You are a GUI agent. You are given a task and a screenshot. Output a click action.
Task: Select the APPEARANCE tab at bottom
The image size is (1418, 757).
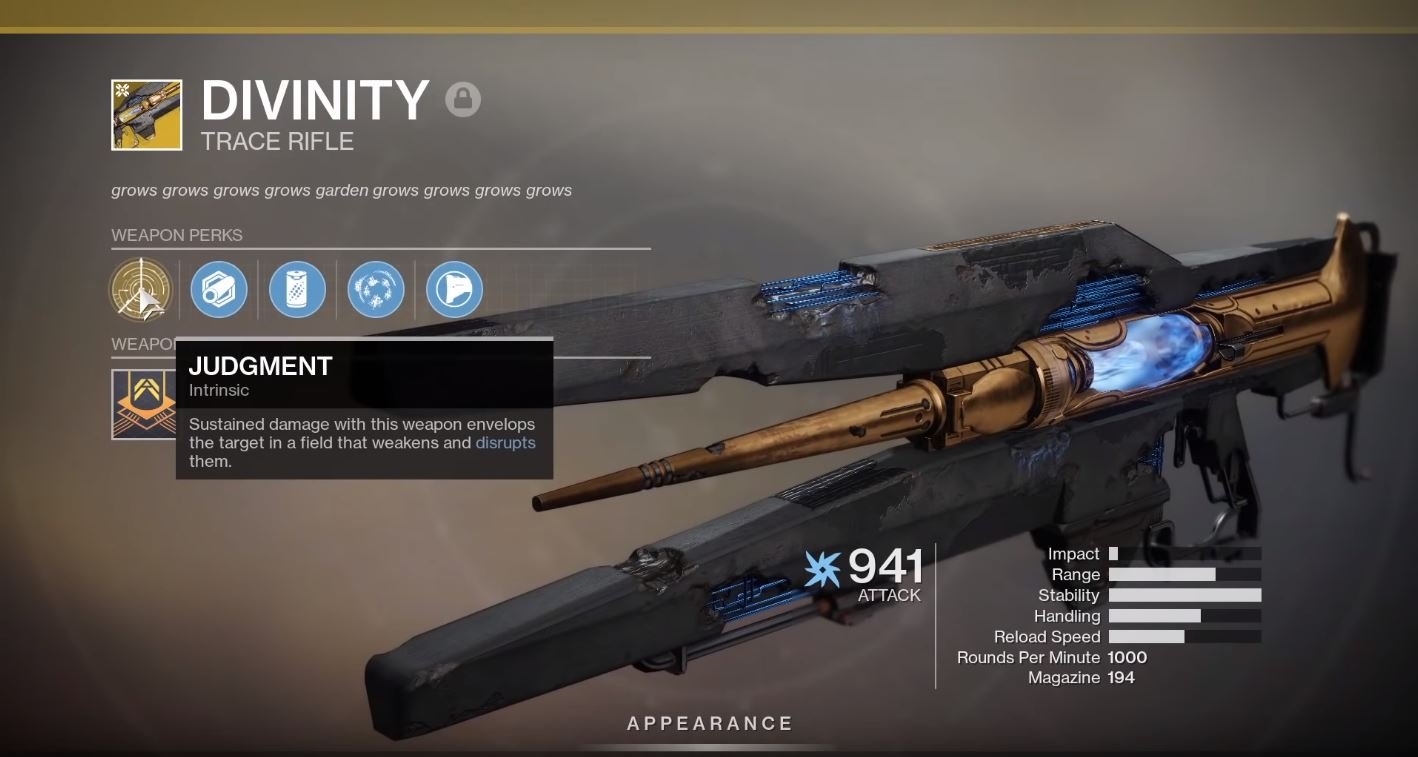coord(710,722)
